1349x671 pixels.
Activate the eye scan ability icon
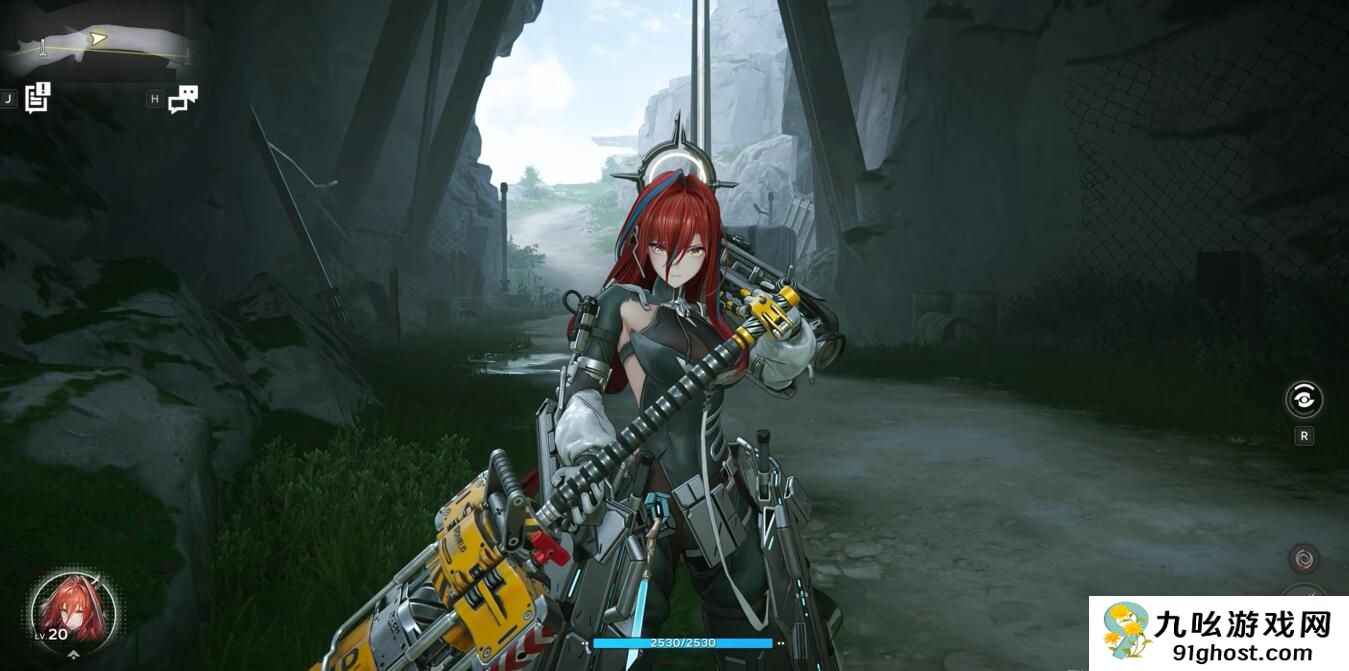1303,400
